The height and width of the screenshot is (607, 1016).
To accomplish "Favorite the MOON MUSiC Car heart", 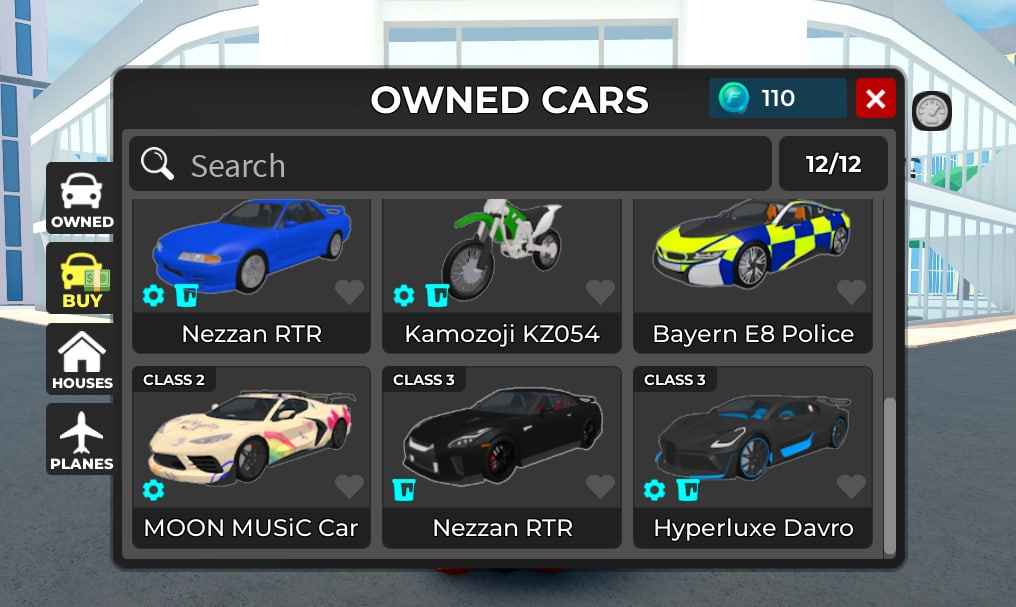I will [349, 486].
